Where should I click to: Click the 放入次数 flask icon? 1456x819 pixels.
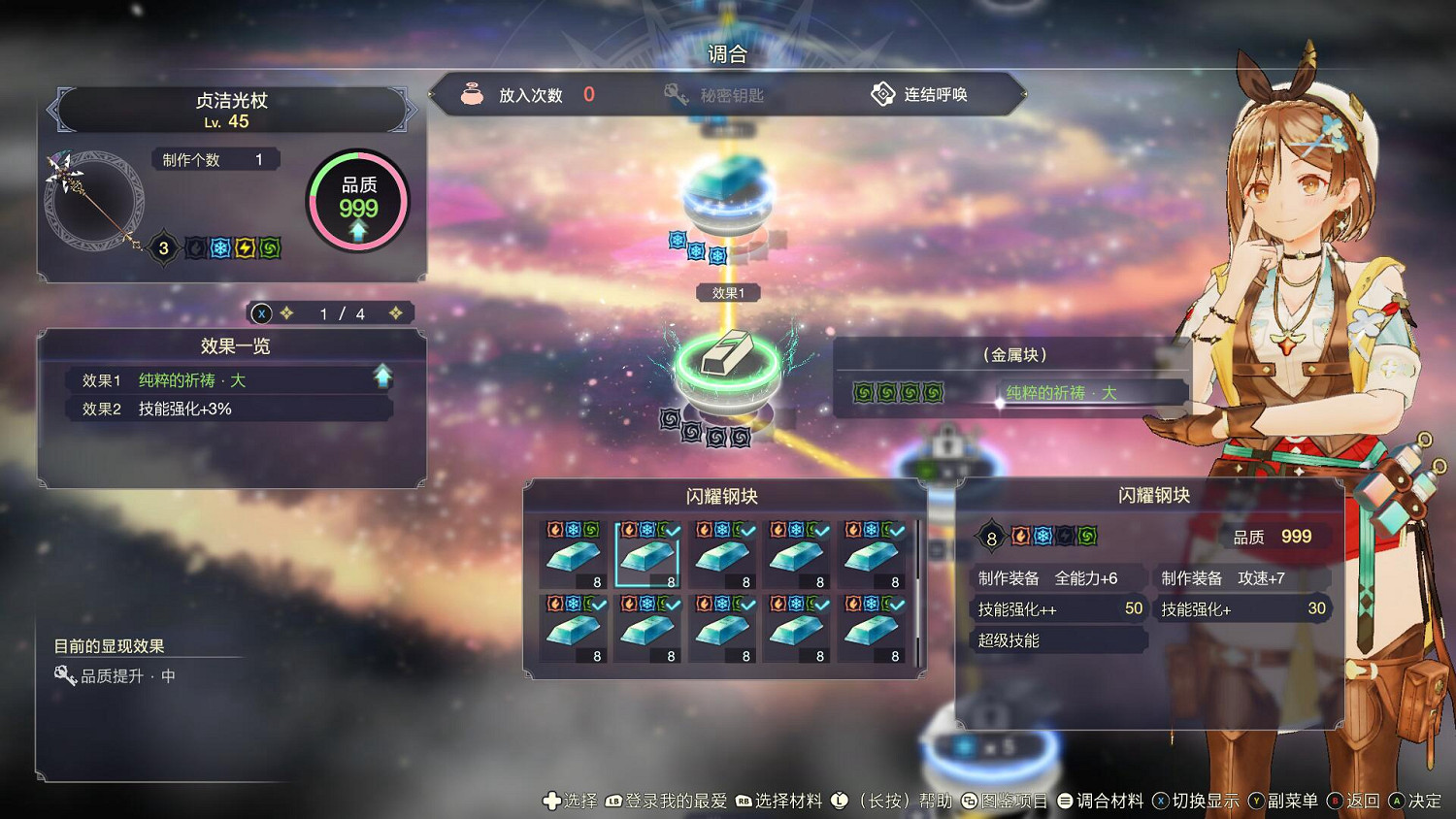click(473, 93)
